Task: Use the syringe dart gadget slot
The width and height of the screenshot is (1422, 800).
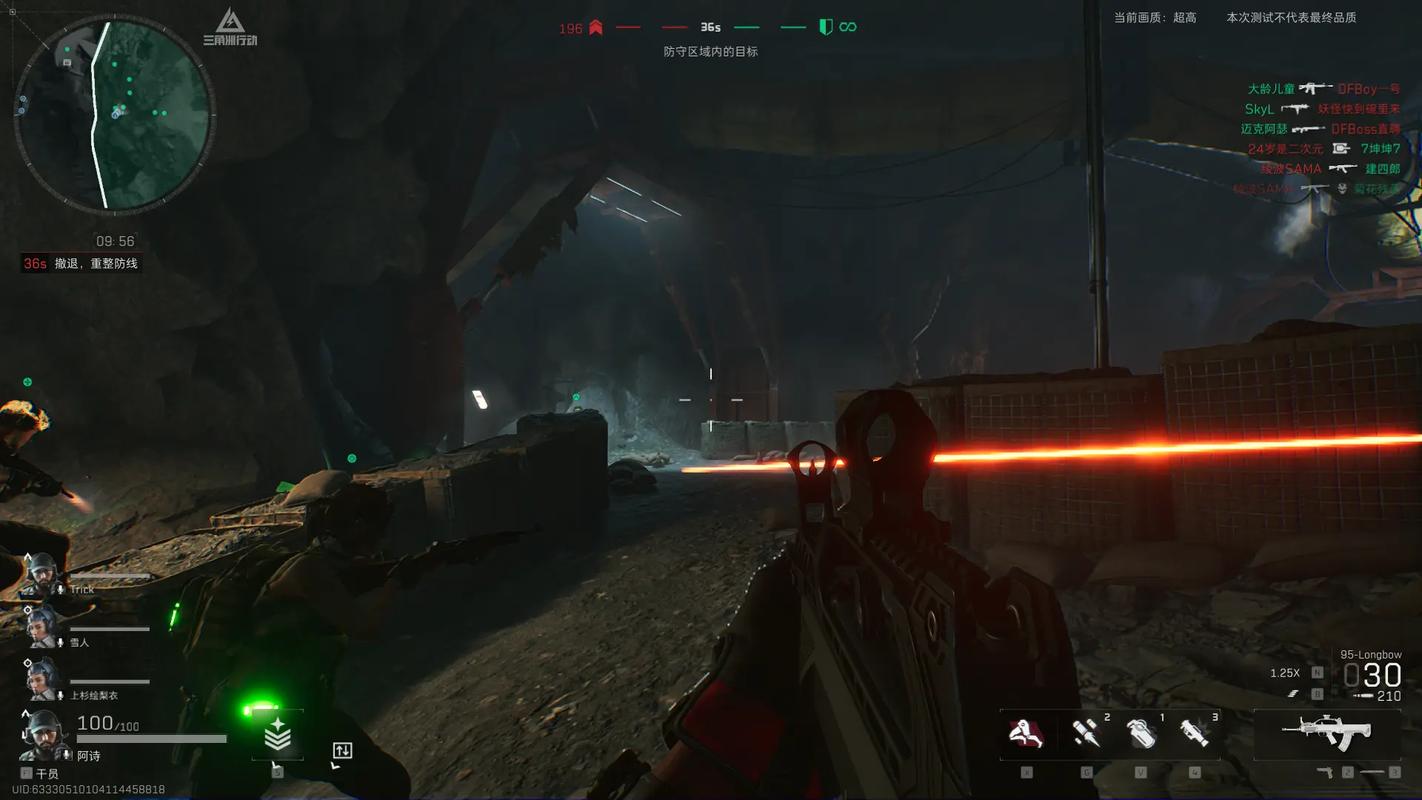Action: pos(1086,734)
